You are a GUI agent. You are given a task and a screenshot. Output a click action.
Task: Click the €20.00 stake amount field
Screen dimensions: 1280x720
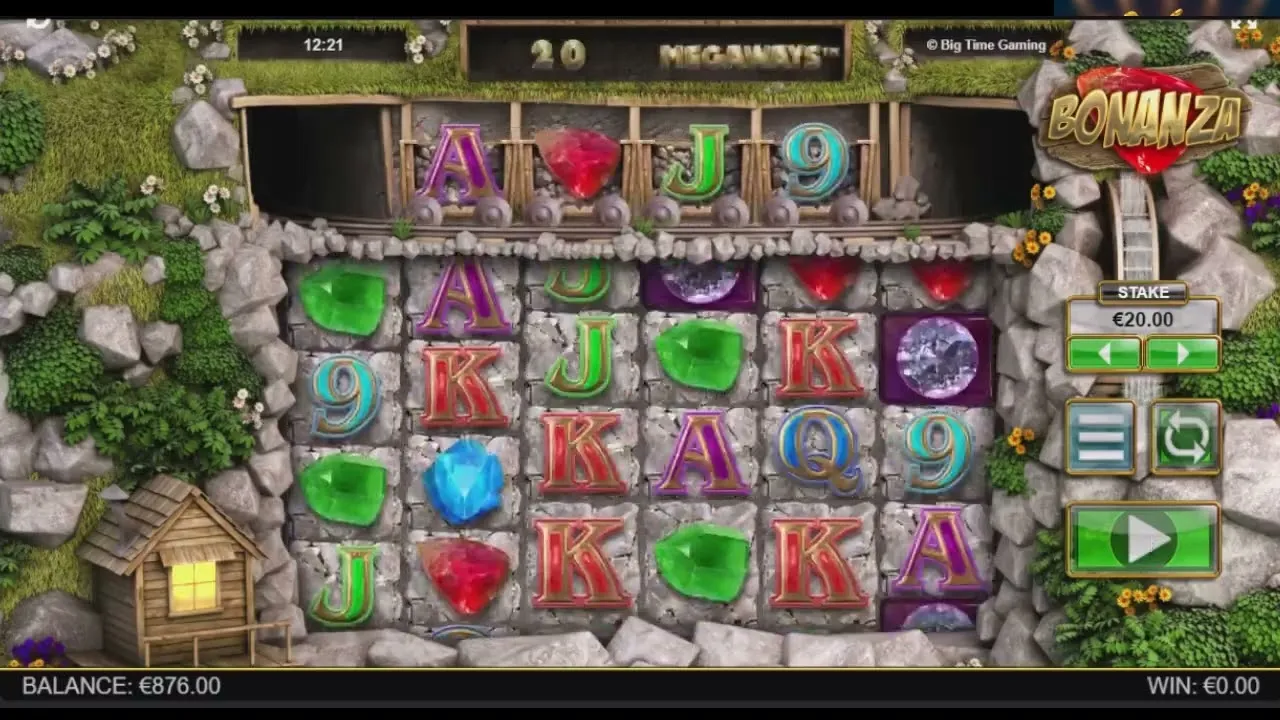click(x=1143, y=320)
